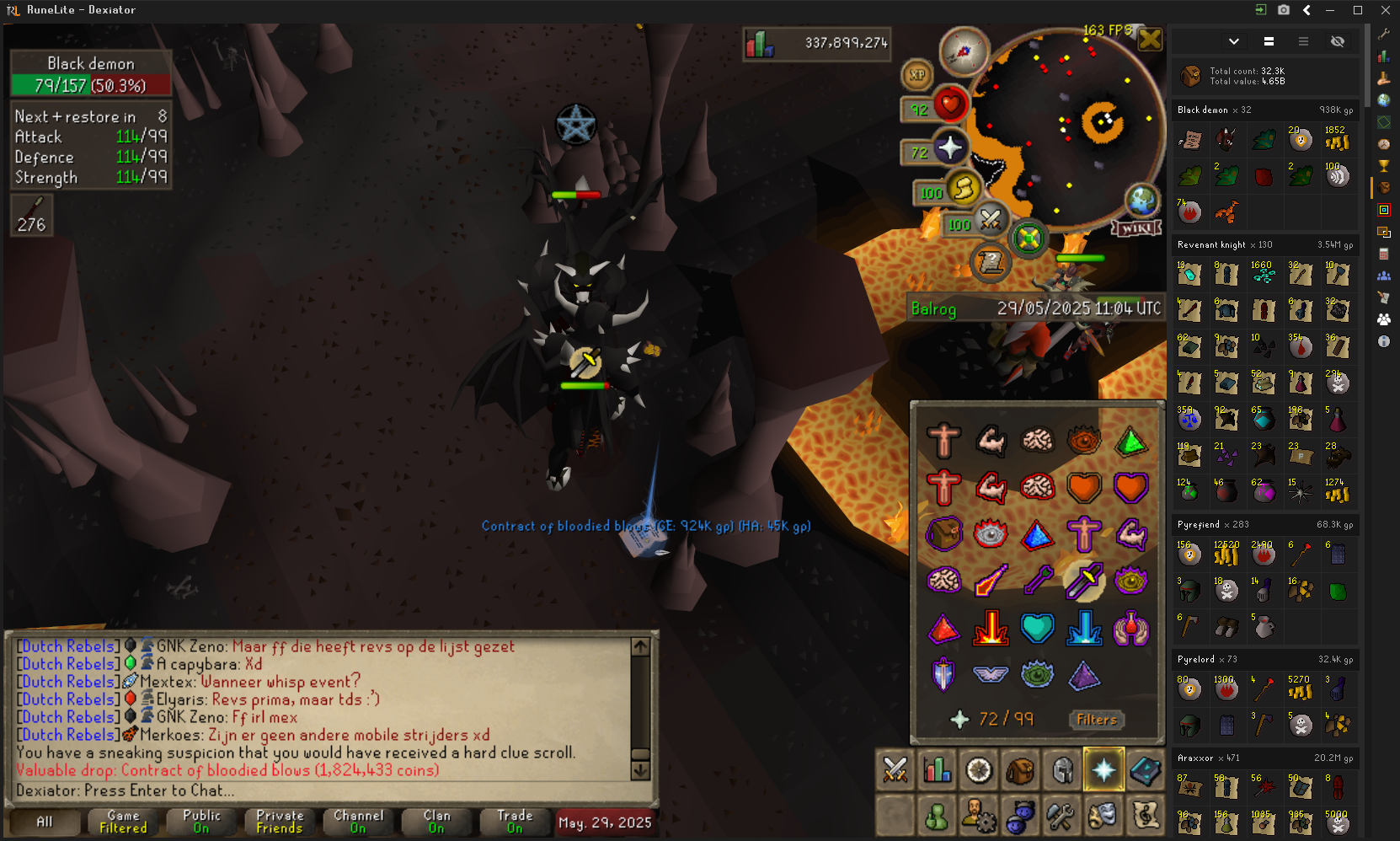Toggle the Protect from Melee prayer
1400x841 pixels.
point(1084,581)
